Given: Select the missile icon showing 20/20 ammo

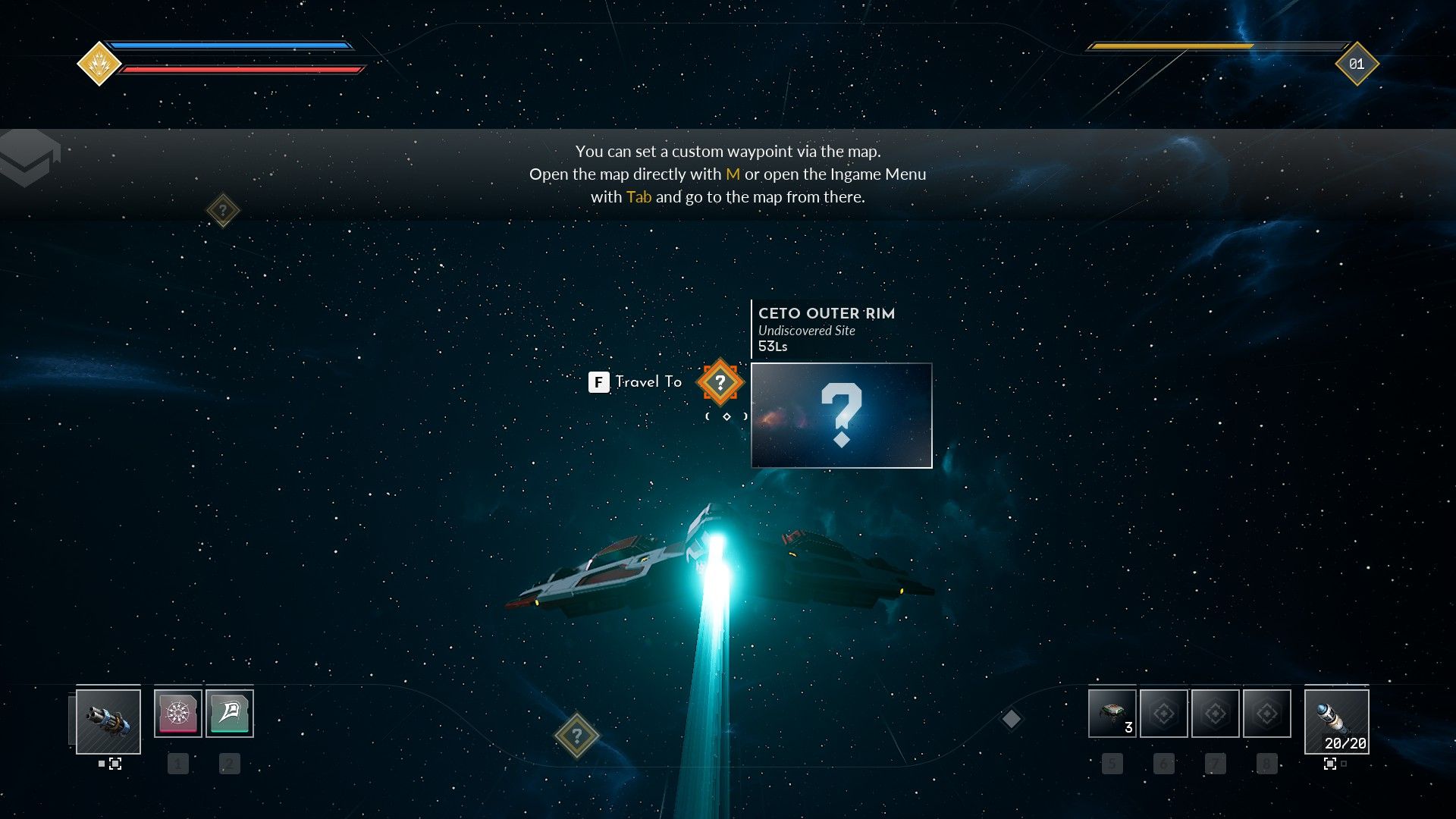Looking at the screenshot, I should click(x=1336, y=720).
